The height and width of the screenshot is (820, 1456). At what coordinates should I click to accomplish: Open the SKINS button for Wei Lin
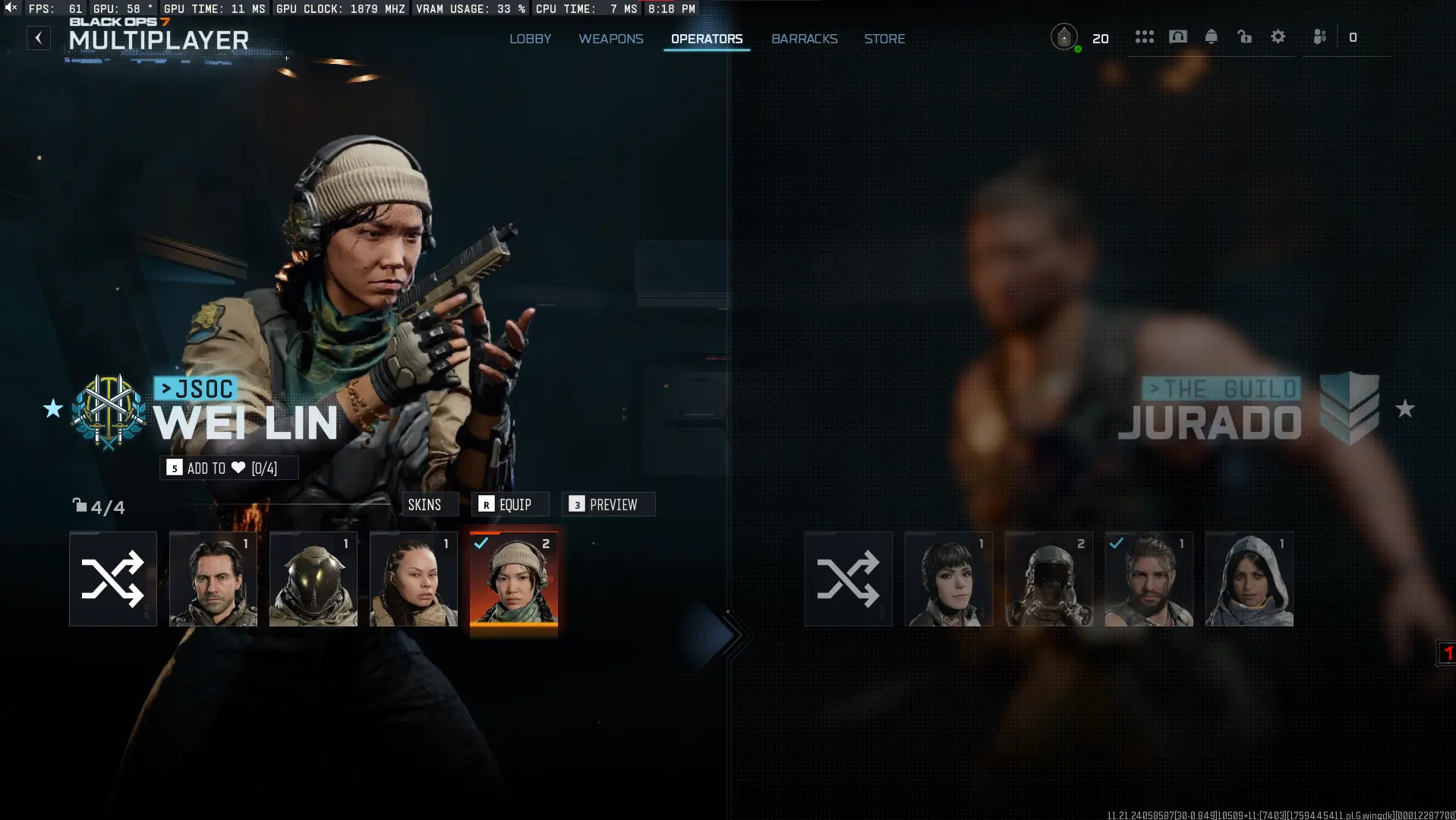point(430,504)
